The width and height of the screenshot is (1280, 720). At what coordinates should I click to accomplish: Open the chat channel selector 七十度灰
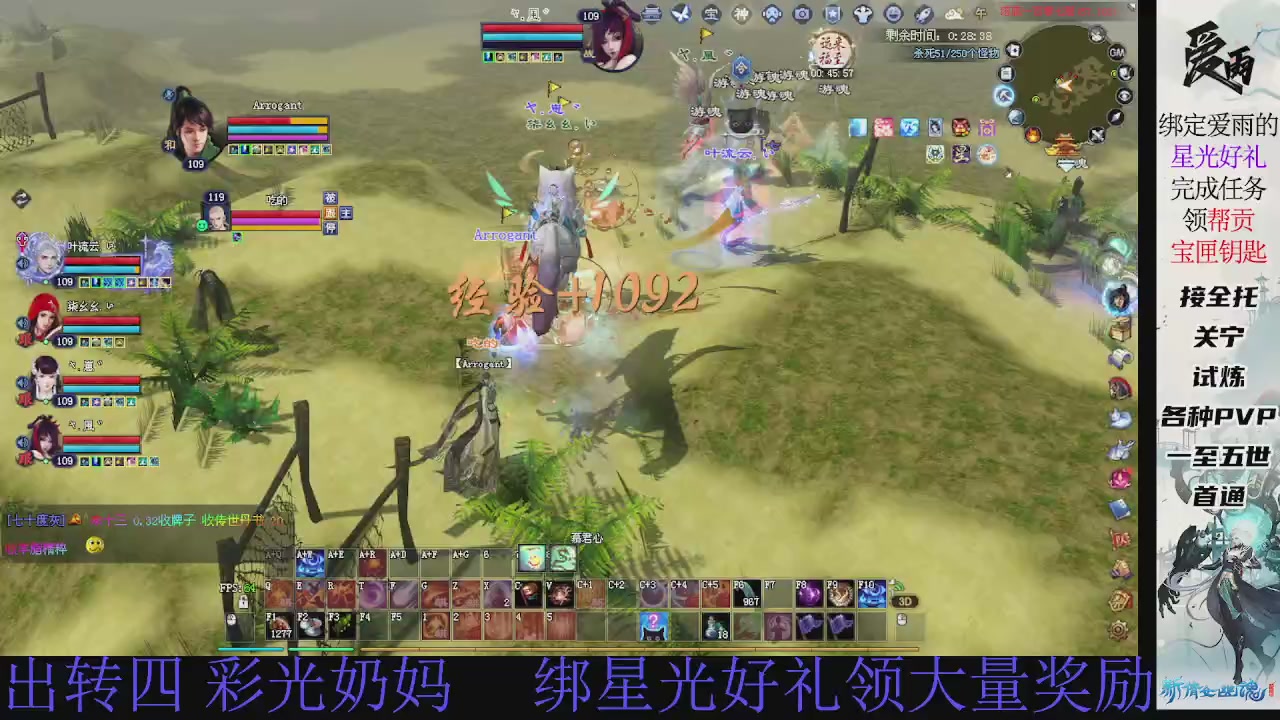pos(35,520)
